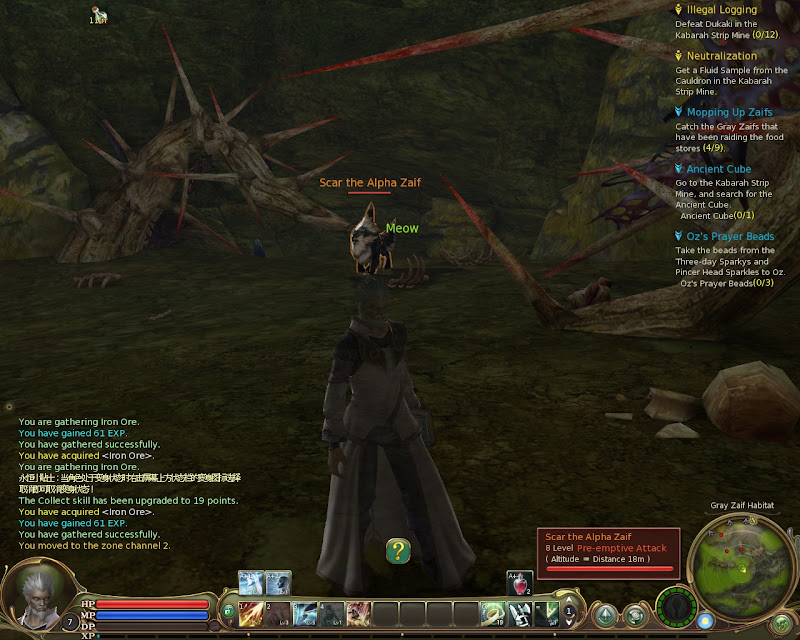Toggle the green padlock hotbar lock
This screenshot has width=800, height=640.
point(230,610)
